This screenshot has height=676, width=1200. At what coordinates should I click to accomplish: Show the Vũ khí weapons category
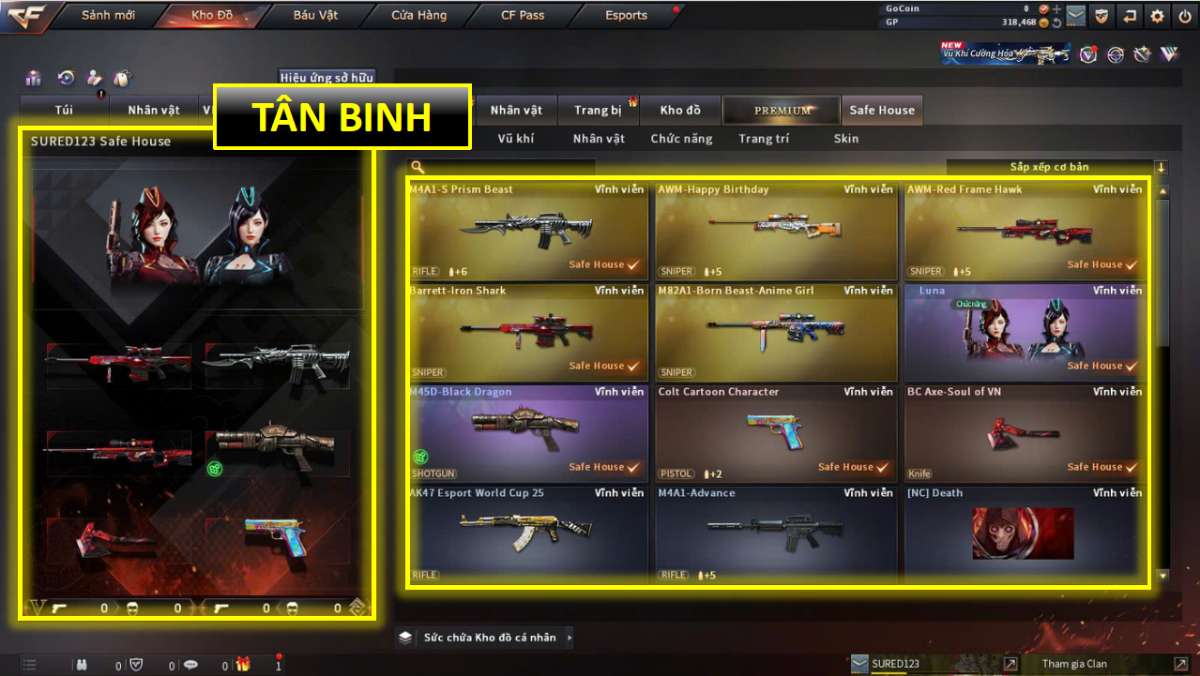(516, 139)
